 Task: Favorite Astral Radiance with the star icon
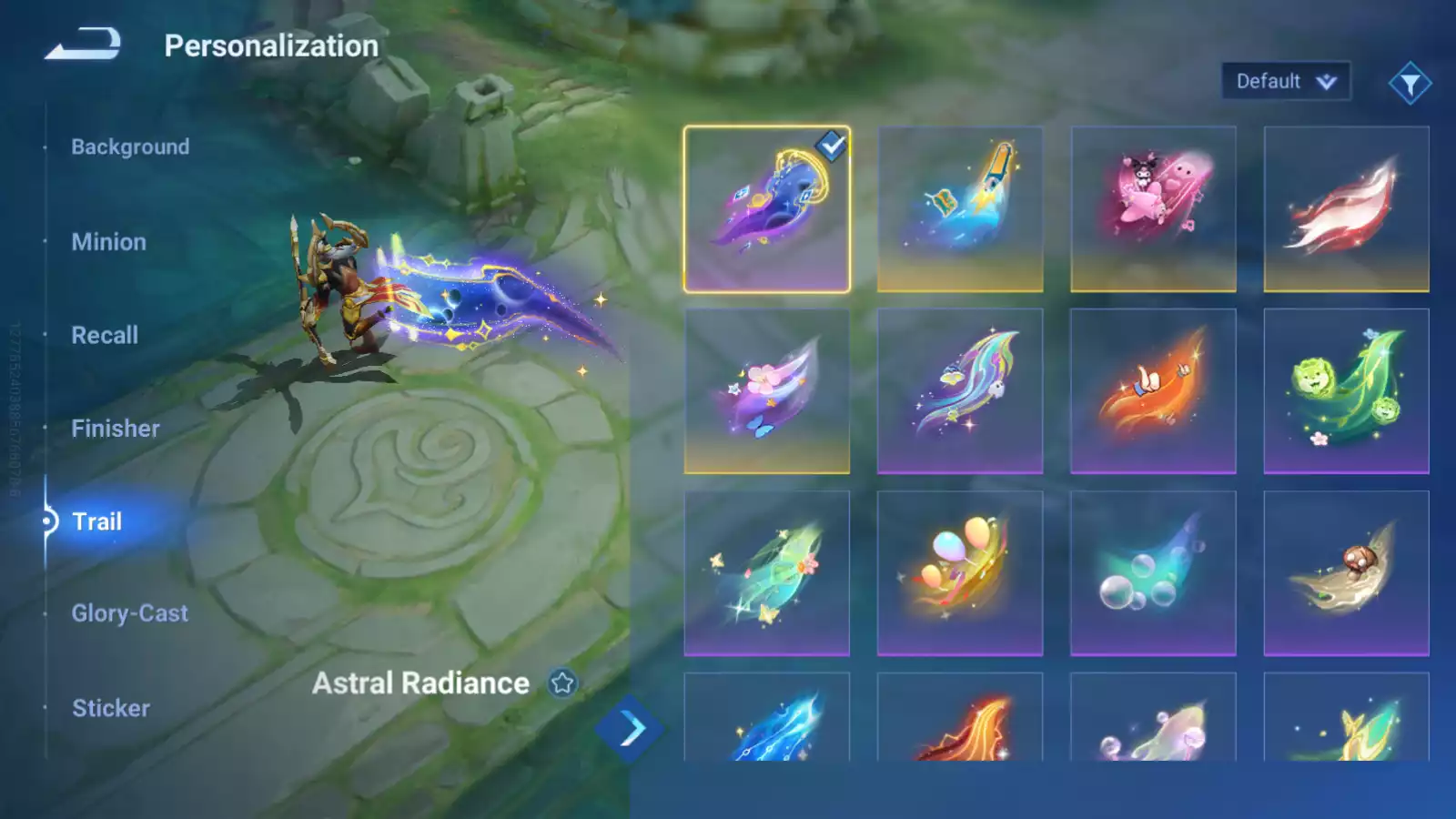point(562,682)
